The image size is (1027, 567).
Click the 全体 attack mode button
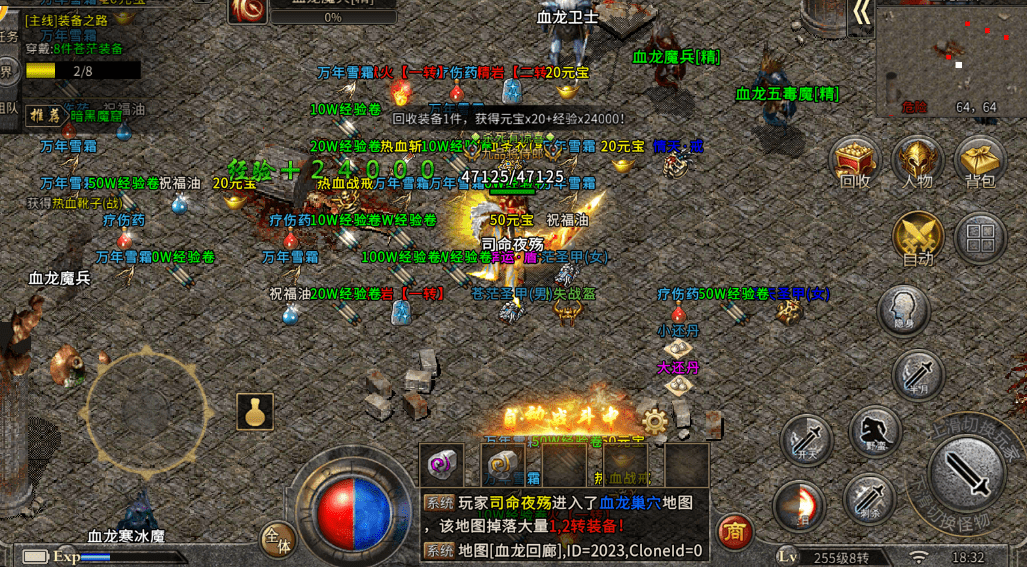pyautogui.click(x=278, y=540)
